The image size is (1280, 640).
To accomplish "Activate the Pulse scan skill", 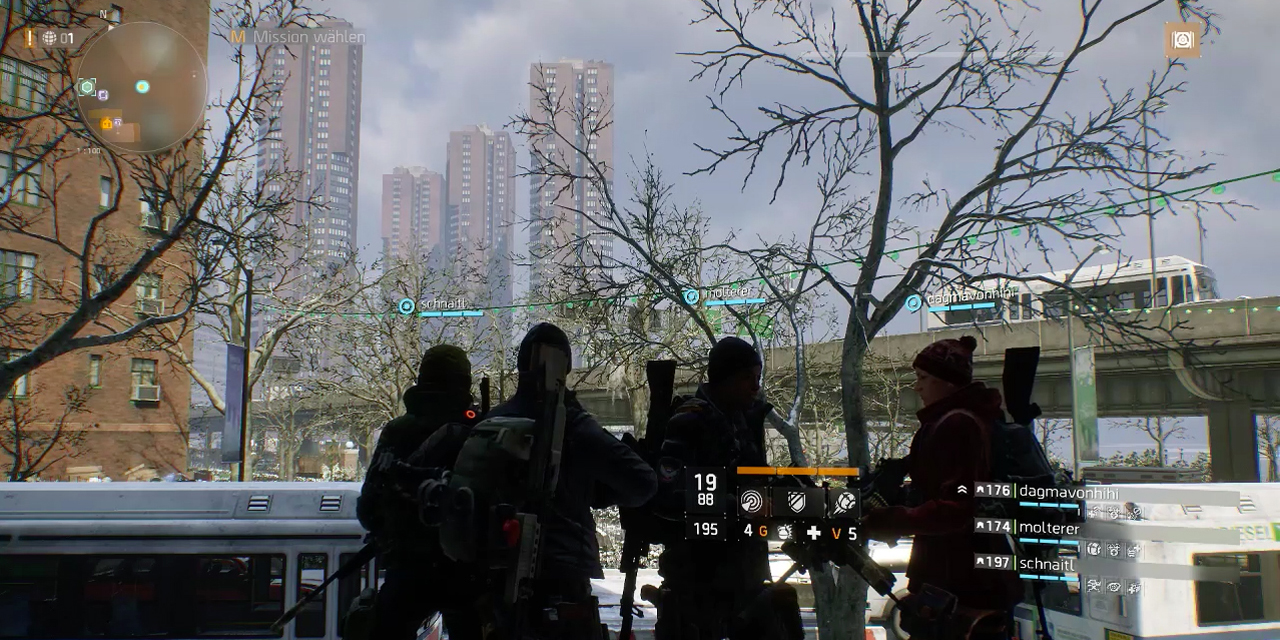I will tap(753, 501).
